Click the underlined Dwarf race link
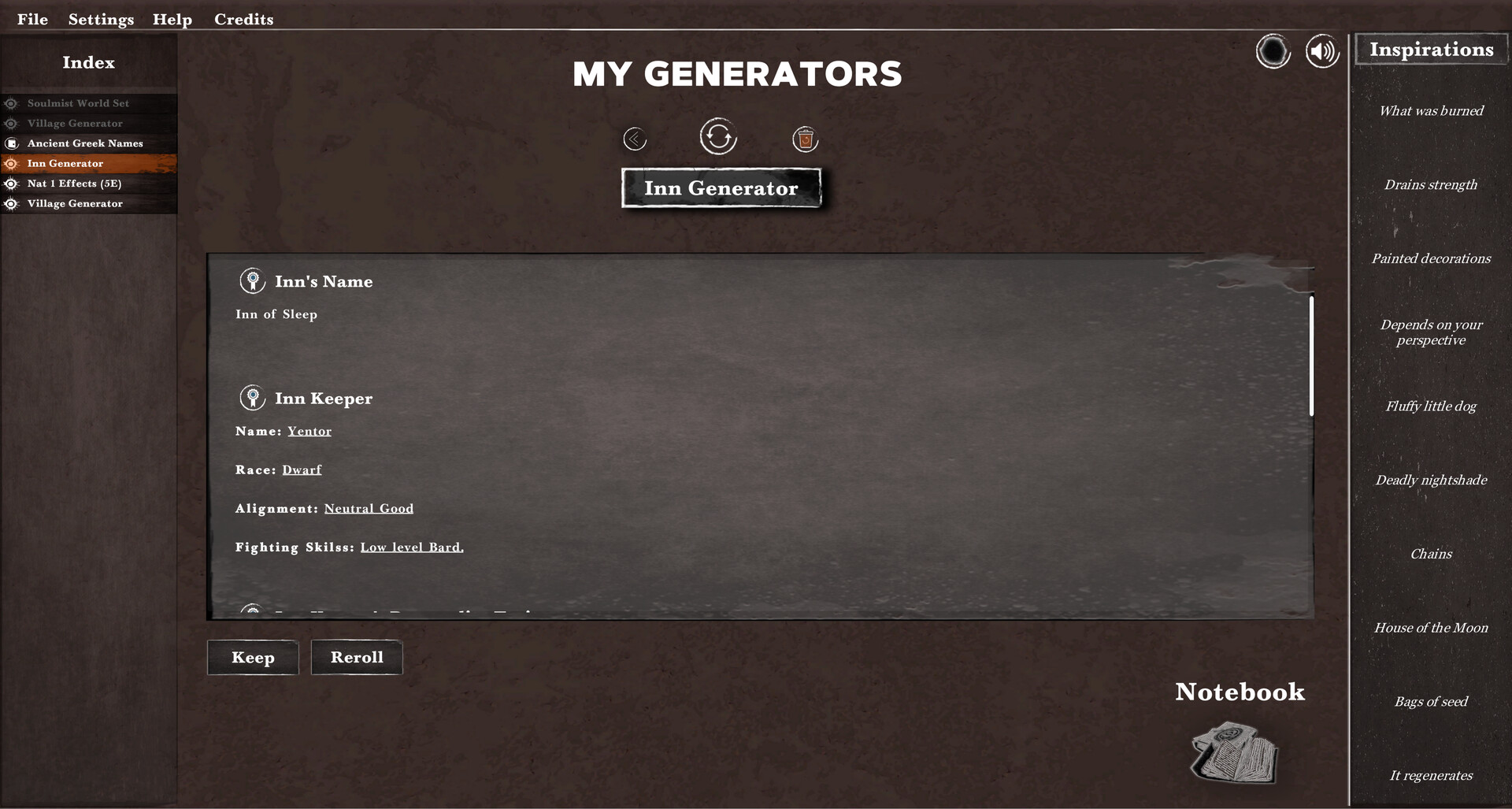 [300, 469]
